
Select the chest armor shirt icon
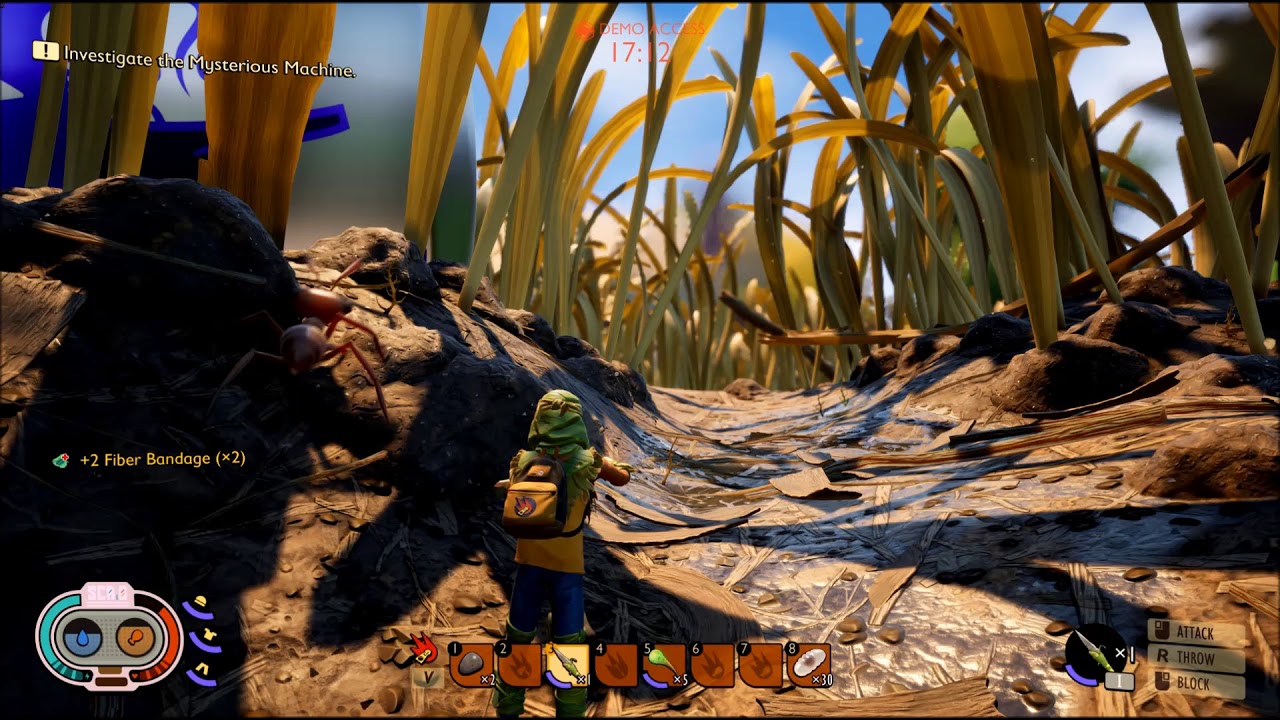point(209,636)
